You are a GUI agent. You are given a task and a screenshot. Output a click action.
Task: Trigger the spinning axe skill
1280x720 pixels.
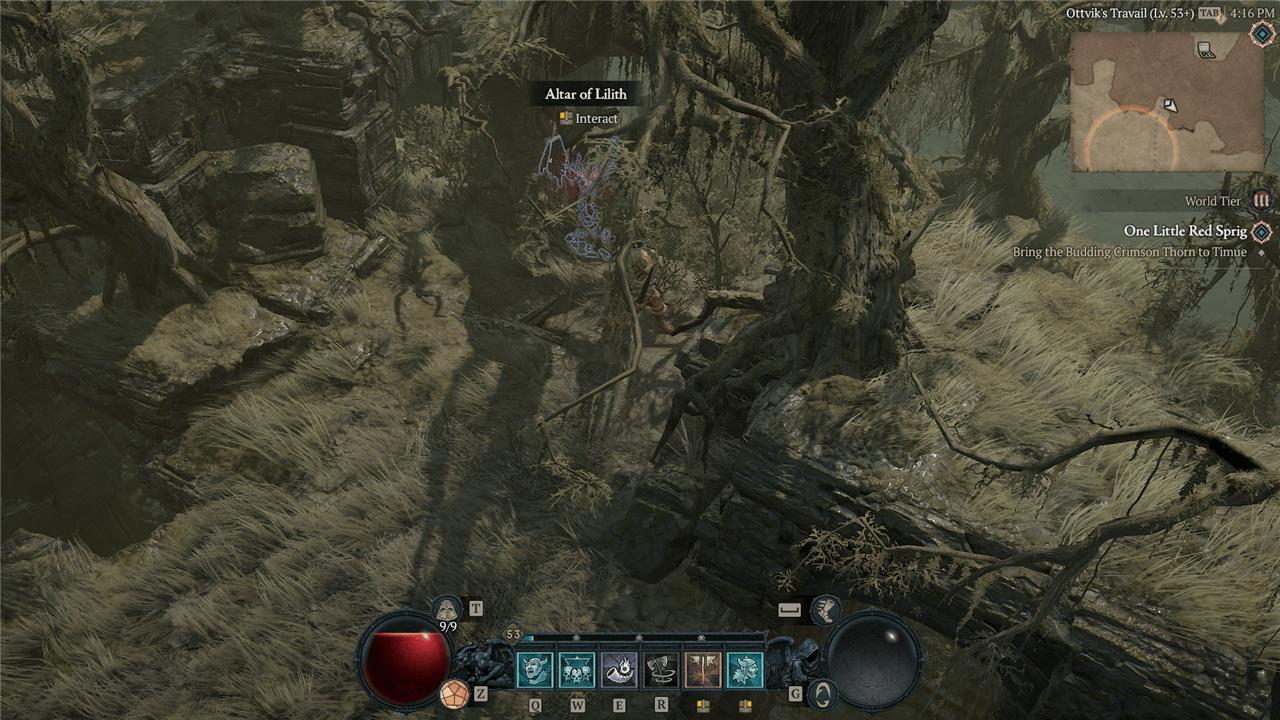click(660, 670)
